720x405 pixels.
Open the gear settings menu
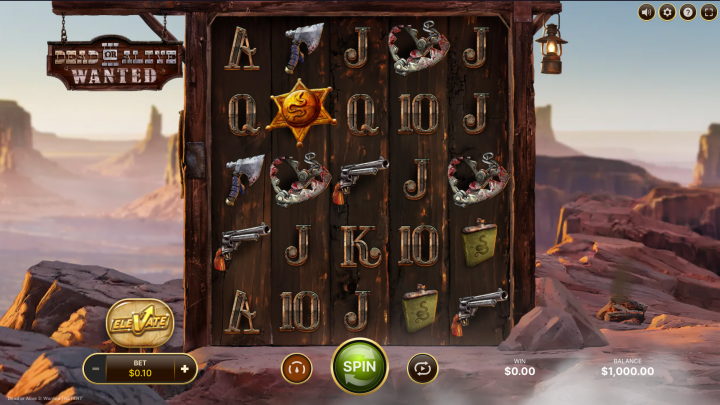pyautogui.click(x=667, y=12)
